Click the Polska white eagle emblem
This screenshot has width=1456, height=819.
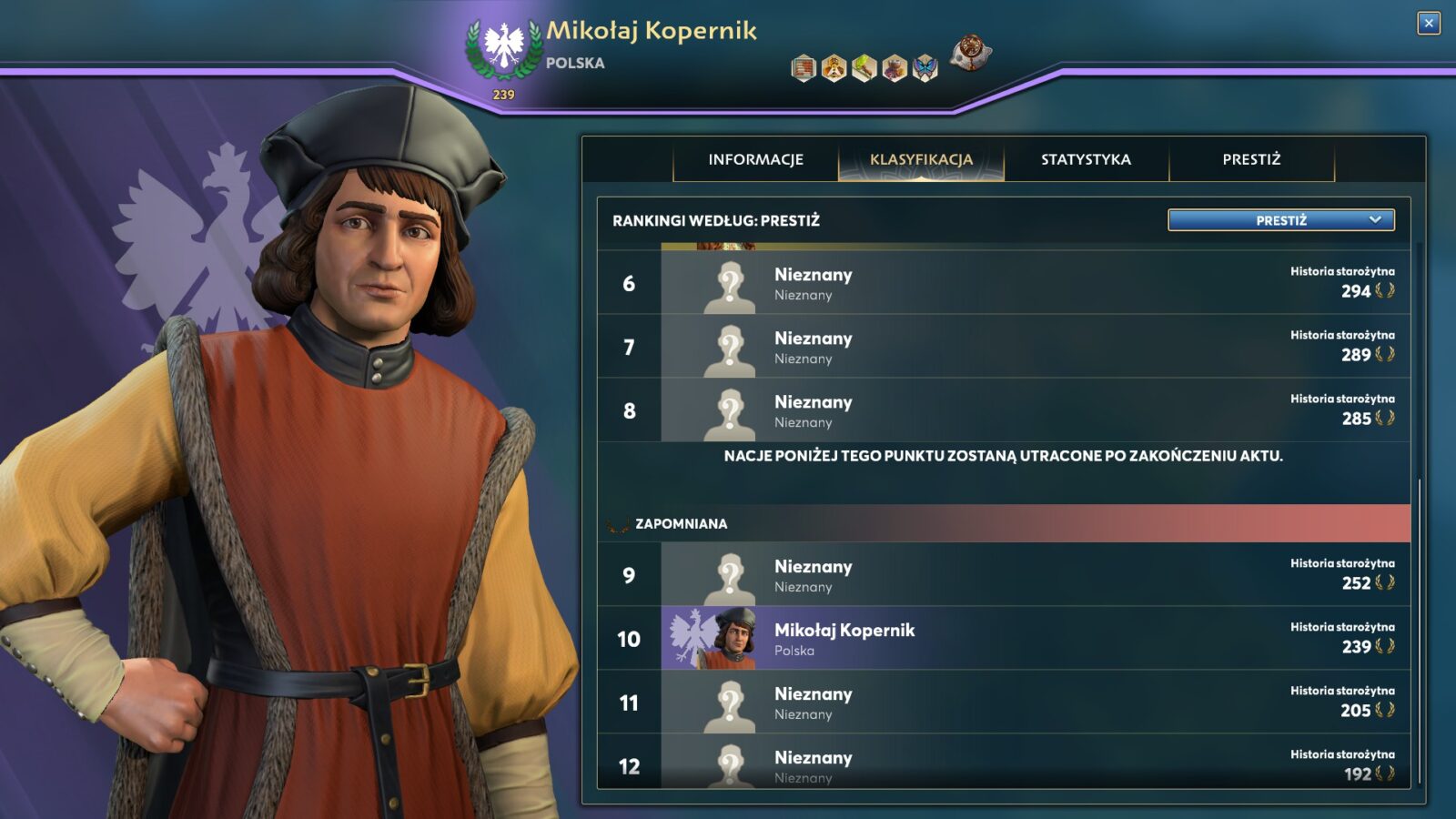pyautogui.click(x=503, y=47)
